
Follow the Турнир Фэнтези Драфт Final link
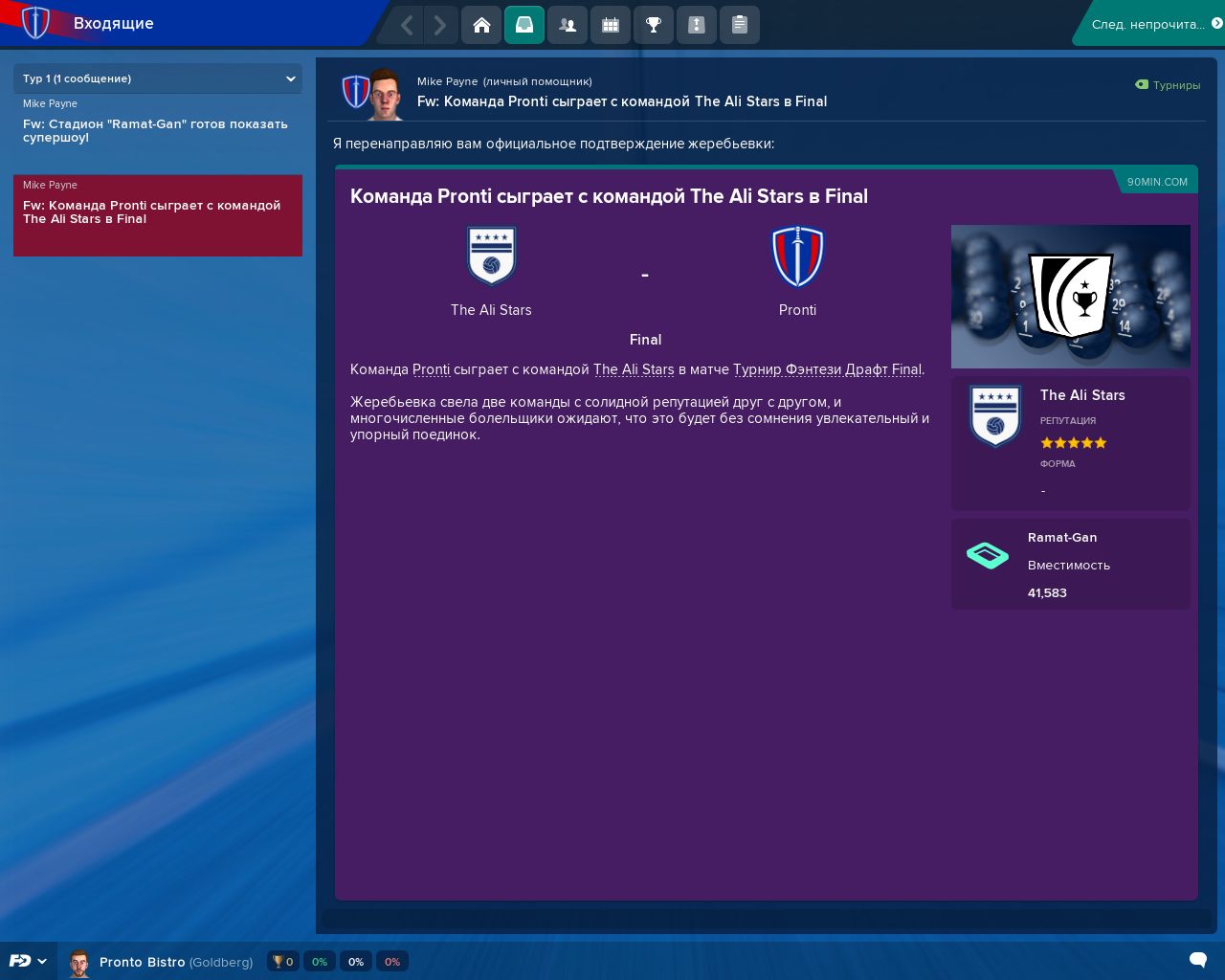point(827,369)
